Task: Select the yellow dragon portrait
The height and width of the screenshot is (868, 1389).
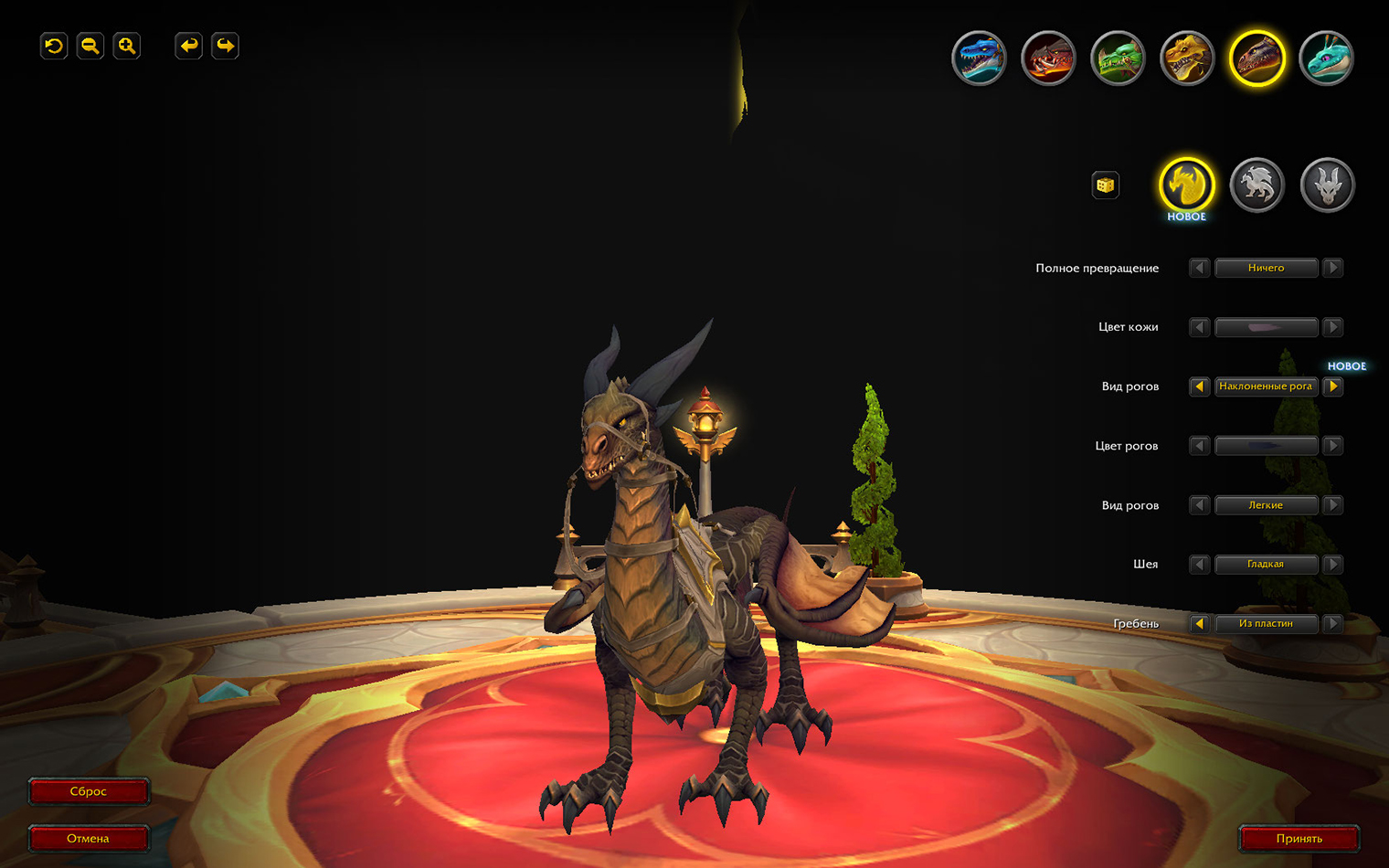Action: point(1187,58)
